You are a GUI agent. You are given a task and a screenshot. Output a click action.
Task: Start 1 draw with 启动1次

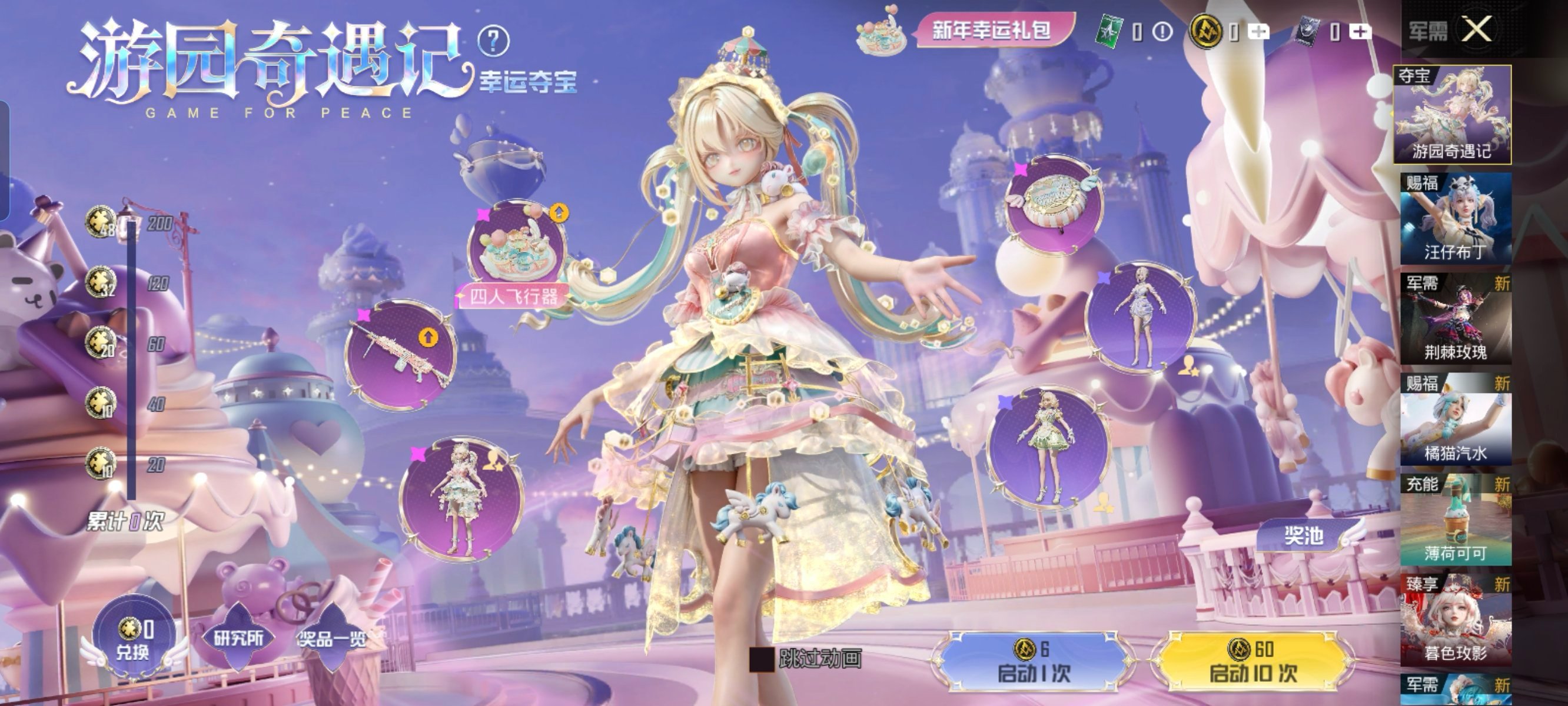[x=1033, y=661]
